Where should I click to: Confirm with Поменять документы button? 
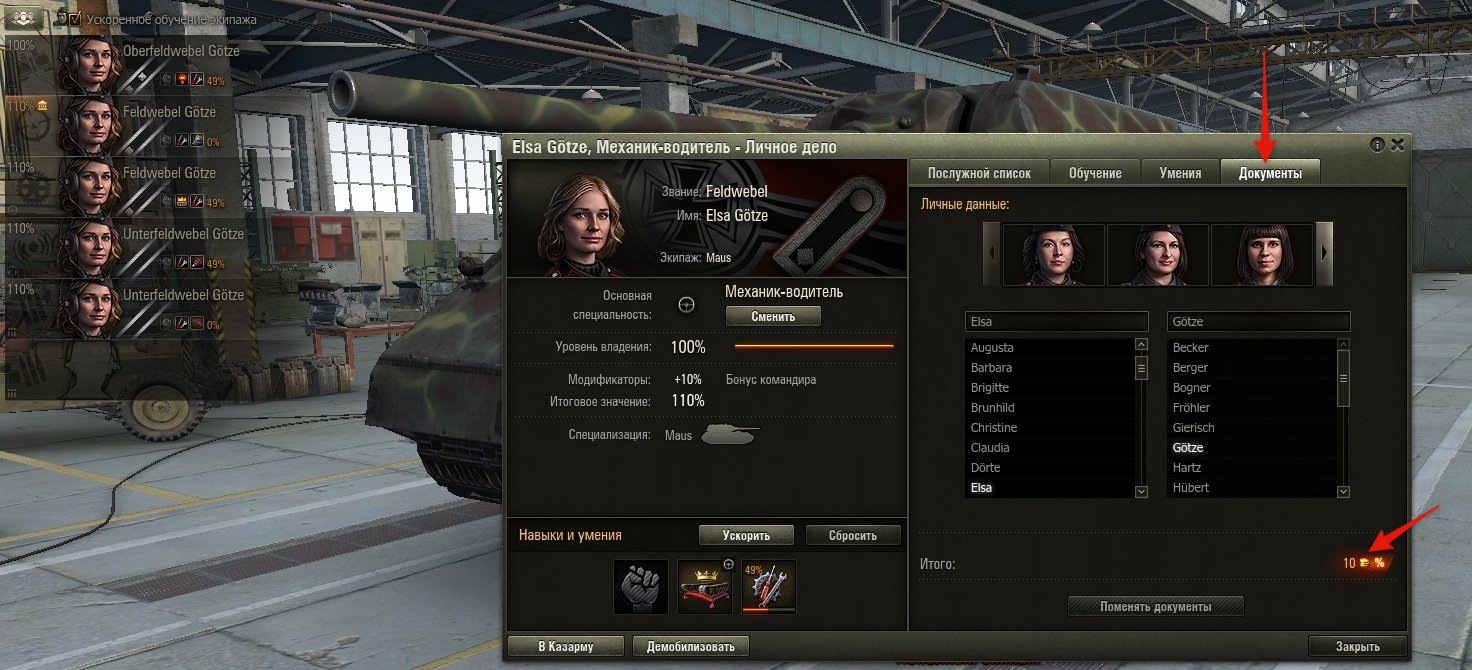pos(1156,606)
